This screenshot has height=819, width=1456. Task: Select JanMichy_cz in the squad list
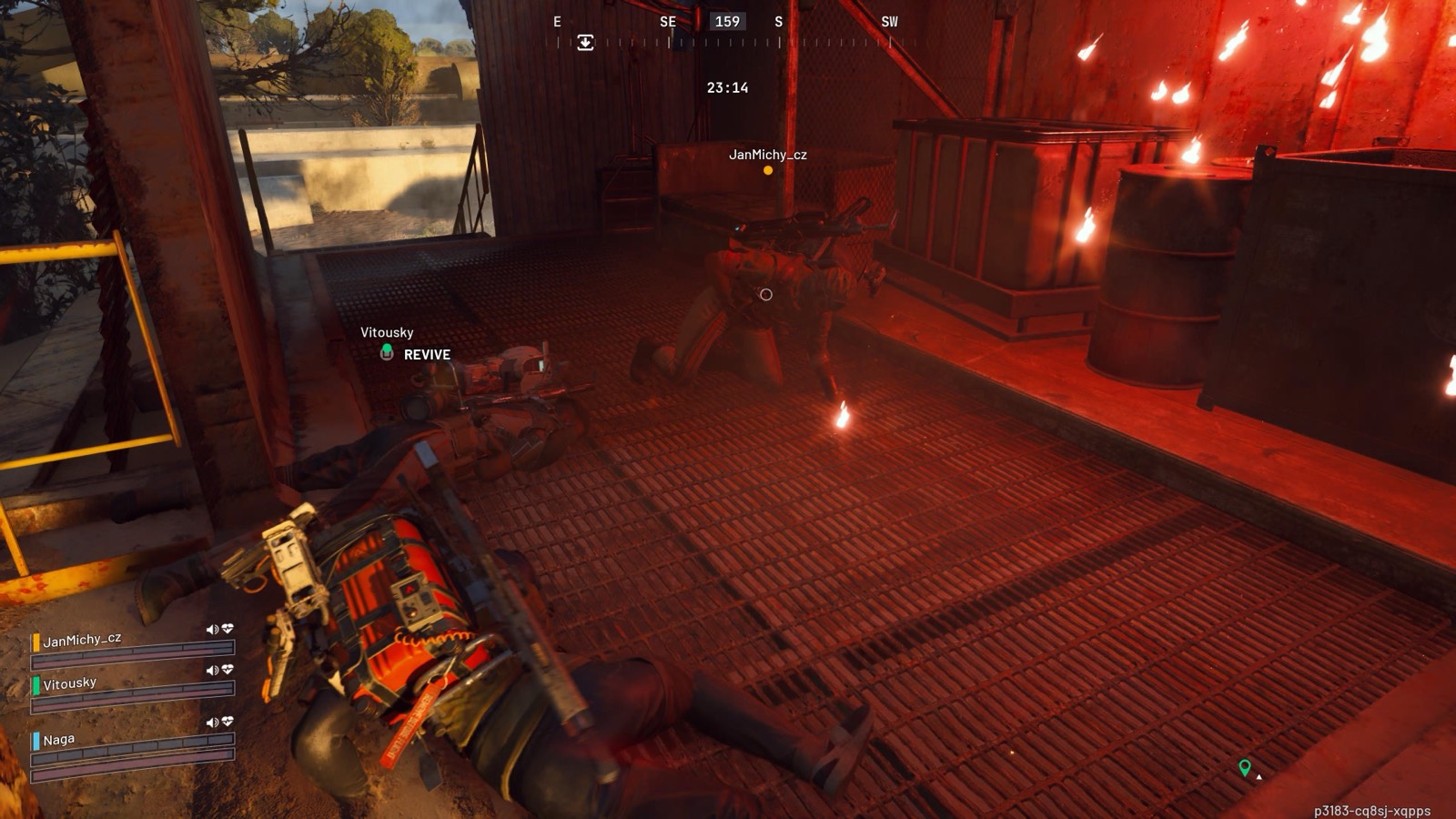pos(82,640)
